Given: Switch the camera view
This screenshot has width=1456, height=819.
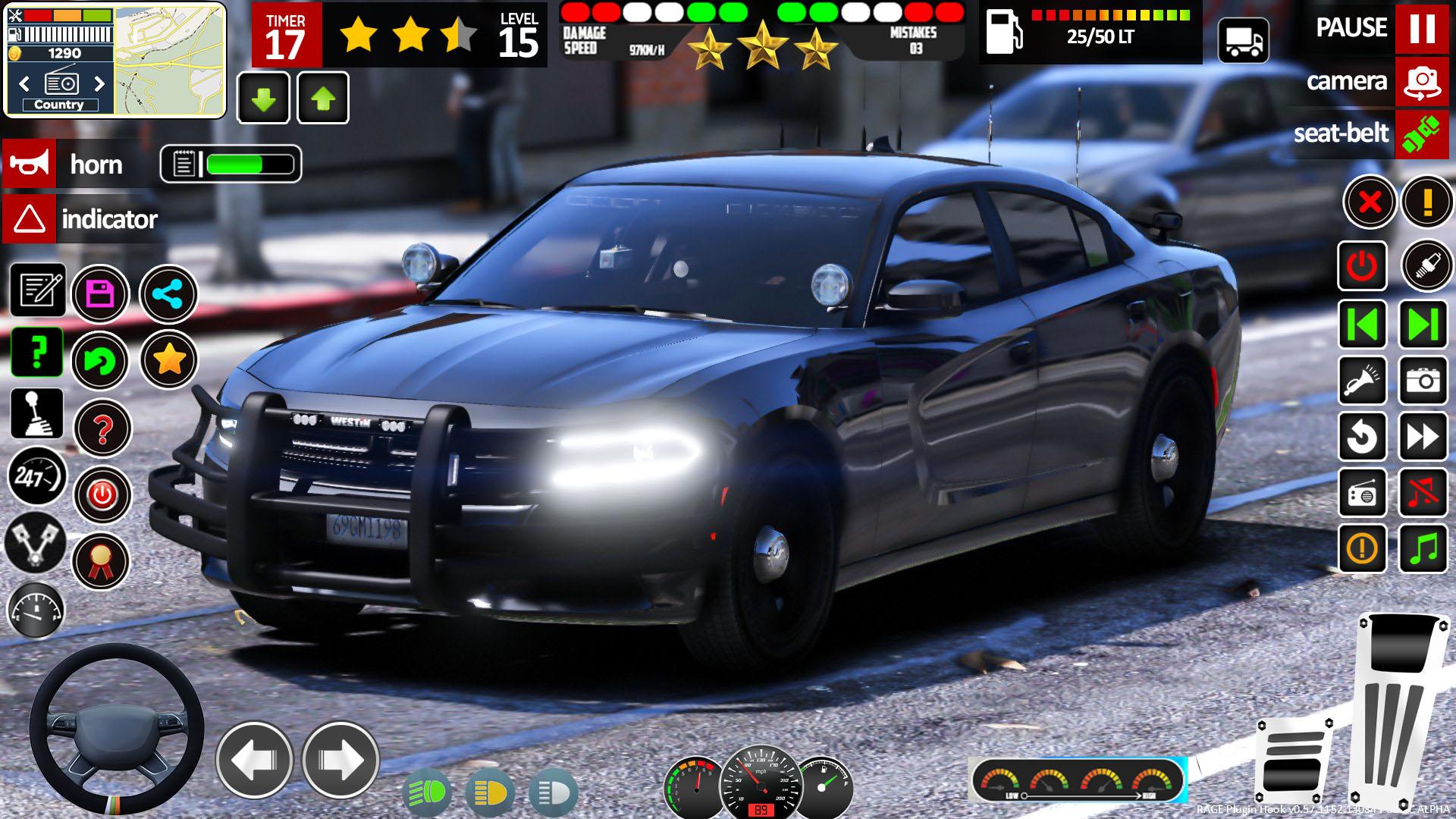Looking at the screenshot, I should [1422, 81].
